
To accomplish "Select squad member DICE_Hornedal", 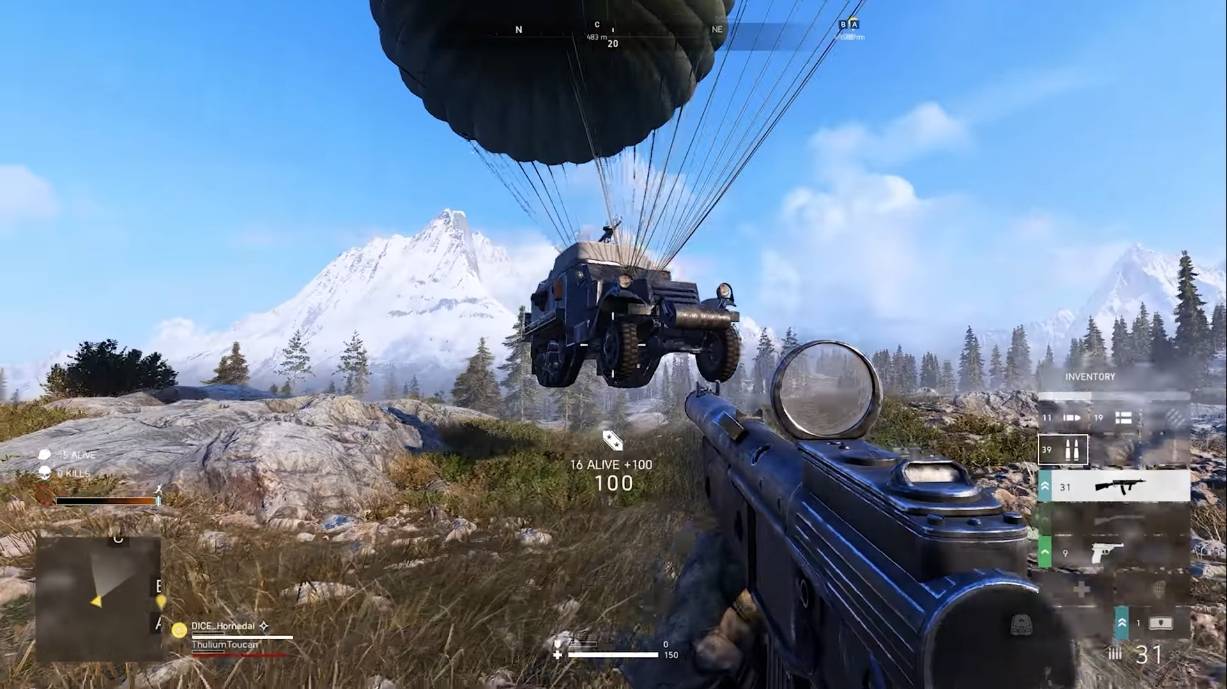I will click(x=223, y=626).
